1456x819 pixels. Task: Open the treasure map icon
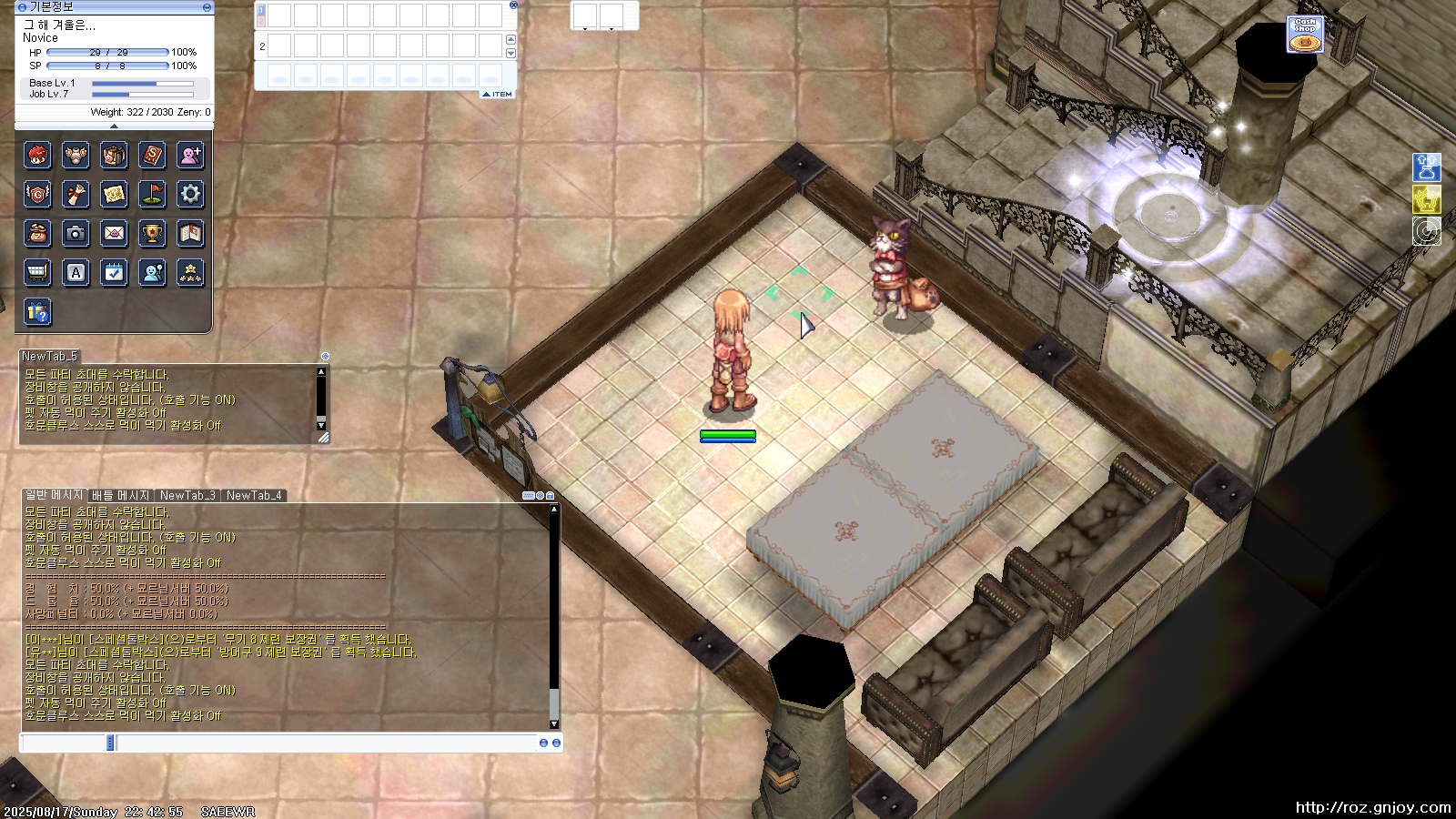point(114,194)
